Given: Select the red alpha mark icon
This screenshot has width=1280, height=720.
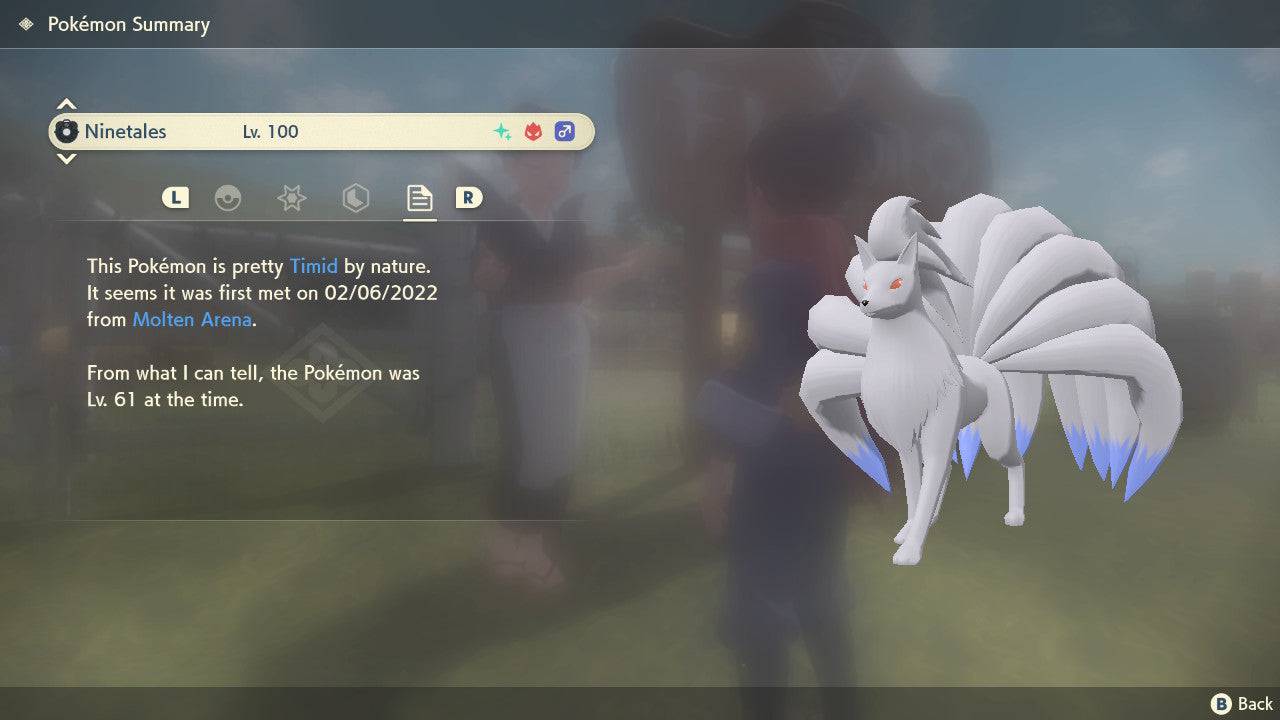Looking at the screenshot, I should [x=533, y=131].
